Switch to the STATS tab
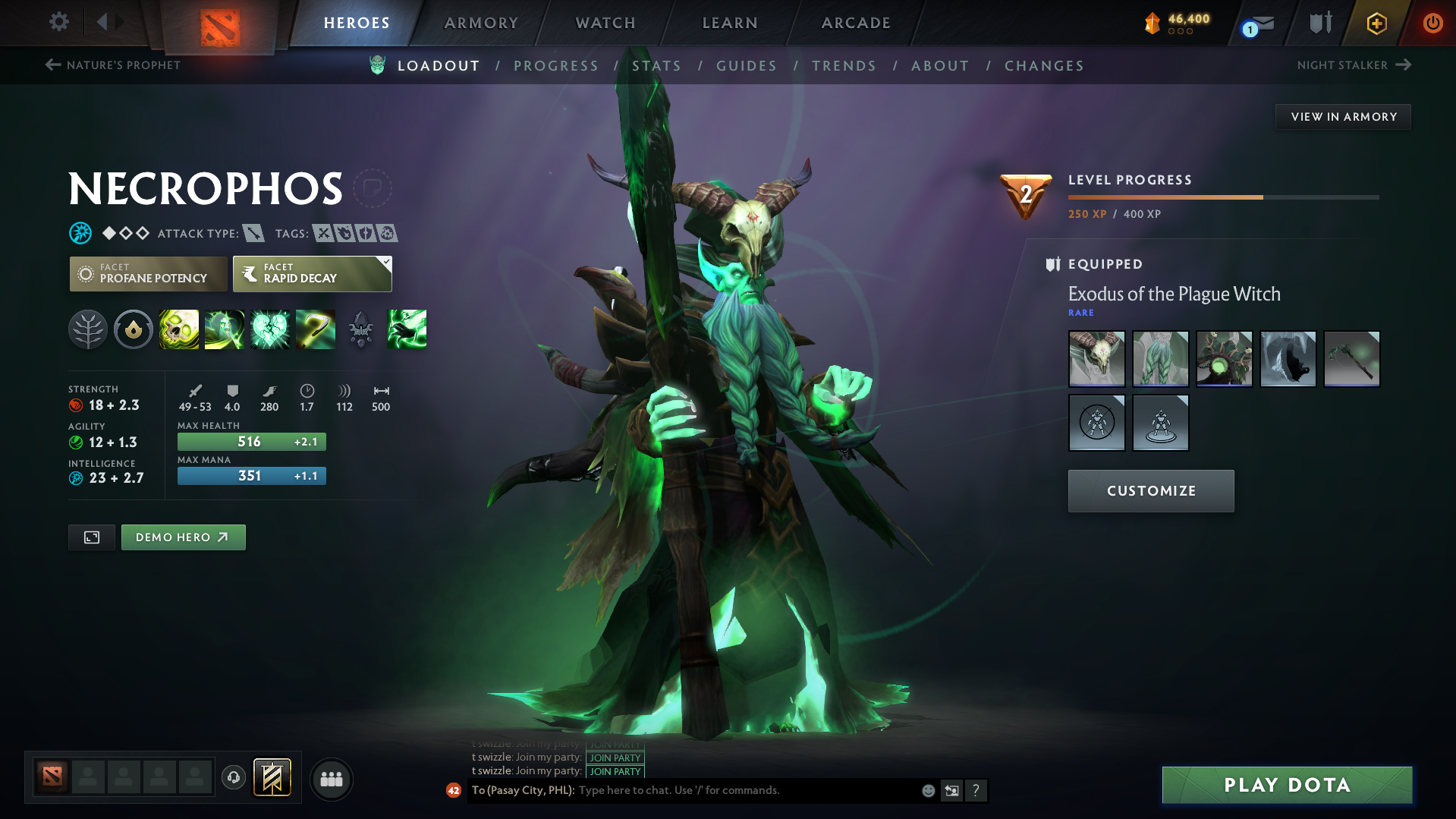 point(656,65)
